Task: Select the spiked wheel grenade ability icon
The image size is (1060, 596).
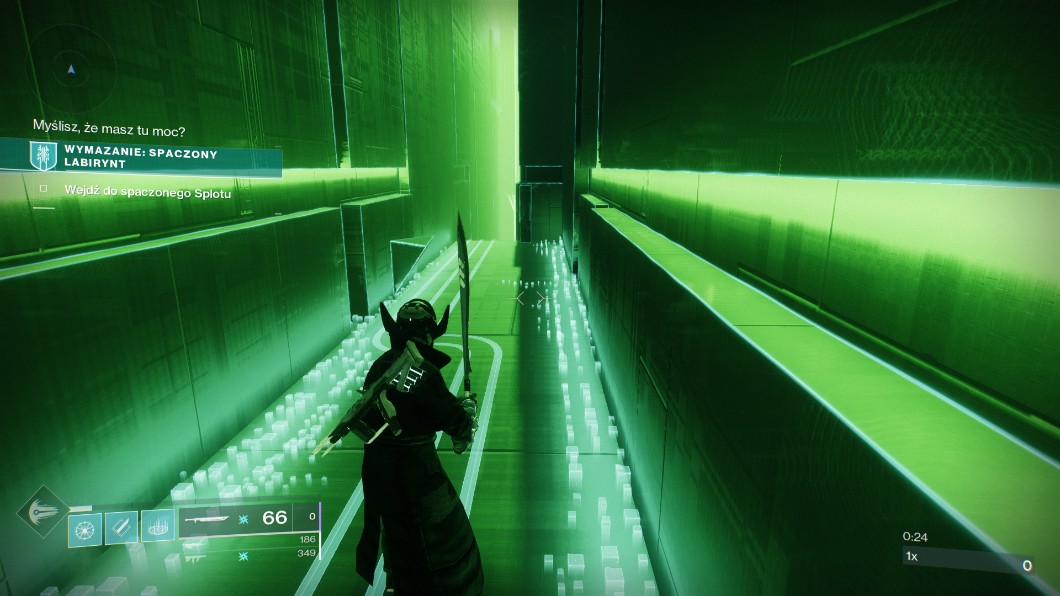Action: coord(83,526)
